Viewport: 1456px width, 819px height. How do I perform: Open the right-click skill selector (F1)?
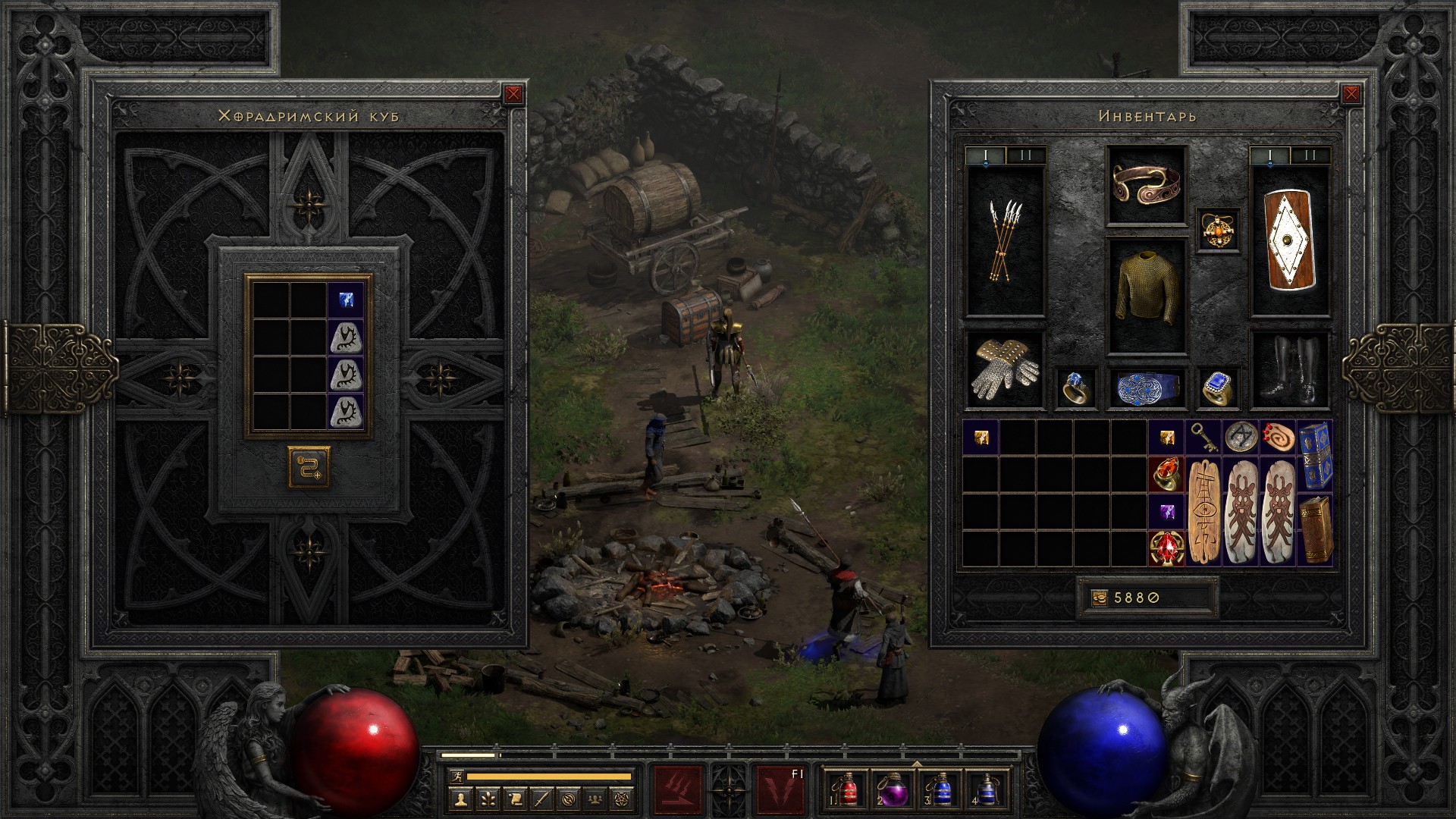pos(781,789)
